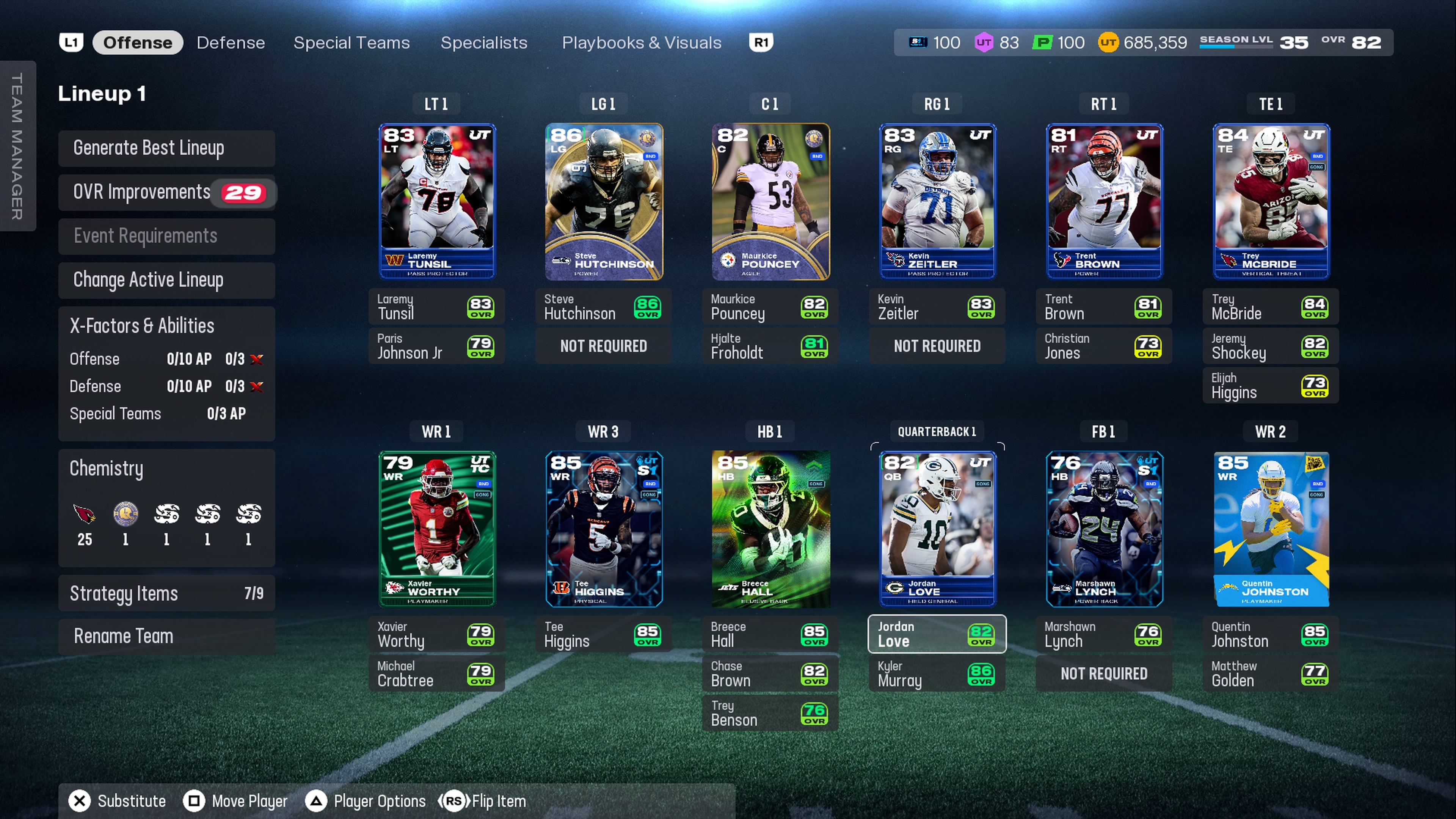
Task: Select Trey McBride's tight end card
Action: tap(1271, 201)
